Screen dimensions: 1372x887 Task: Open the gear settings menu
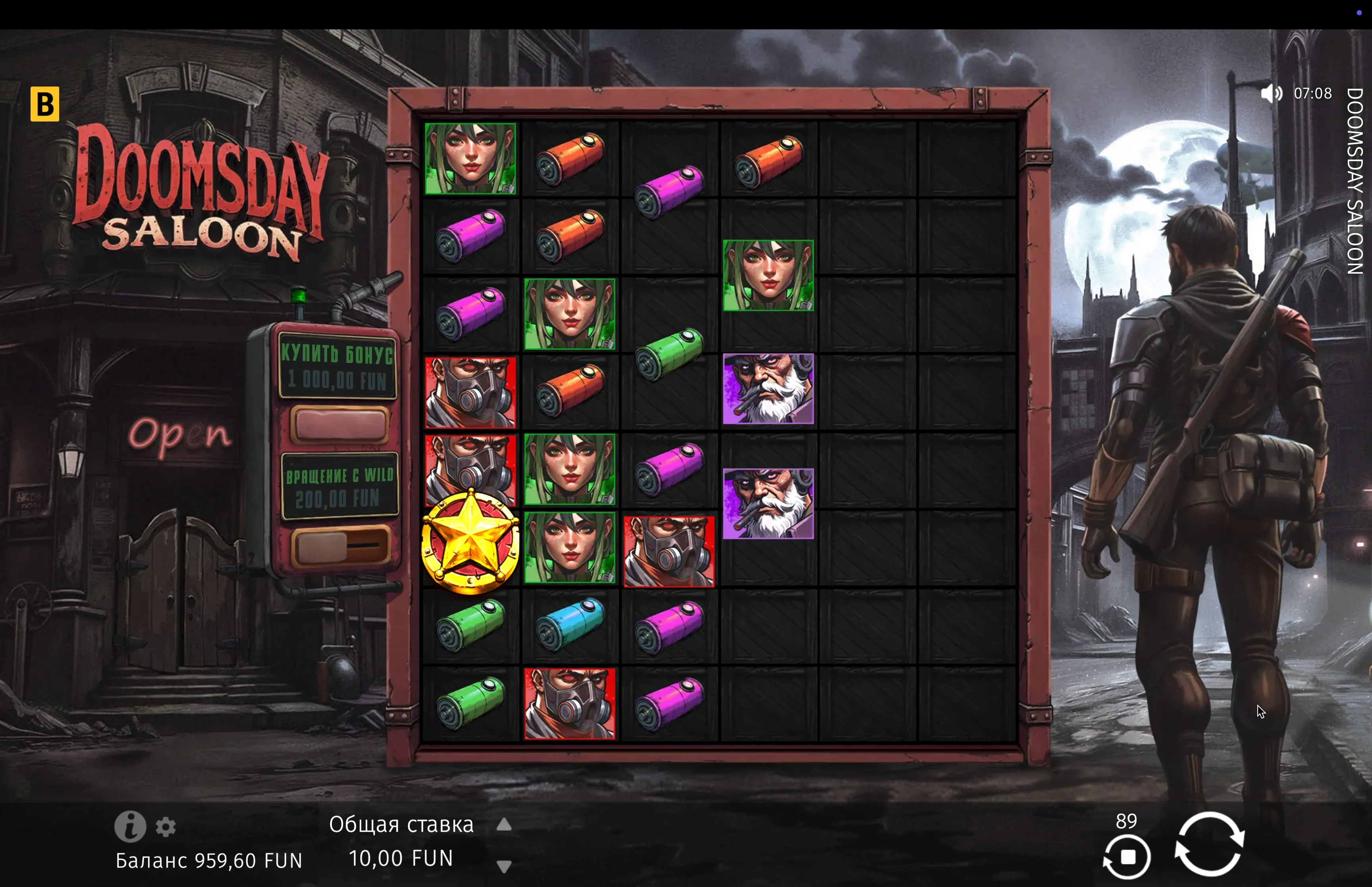(x=166, y=827)
